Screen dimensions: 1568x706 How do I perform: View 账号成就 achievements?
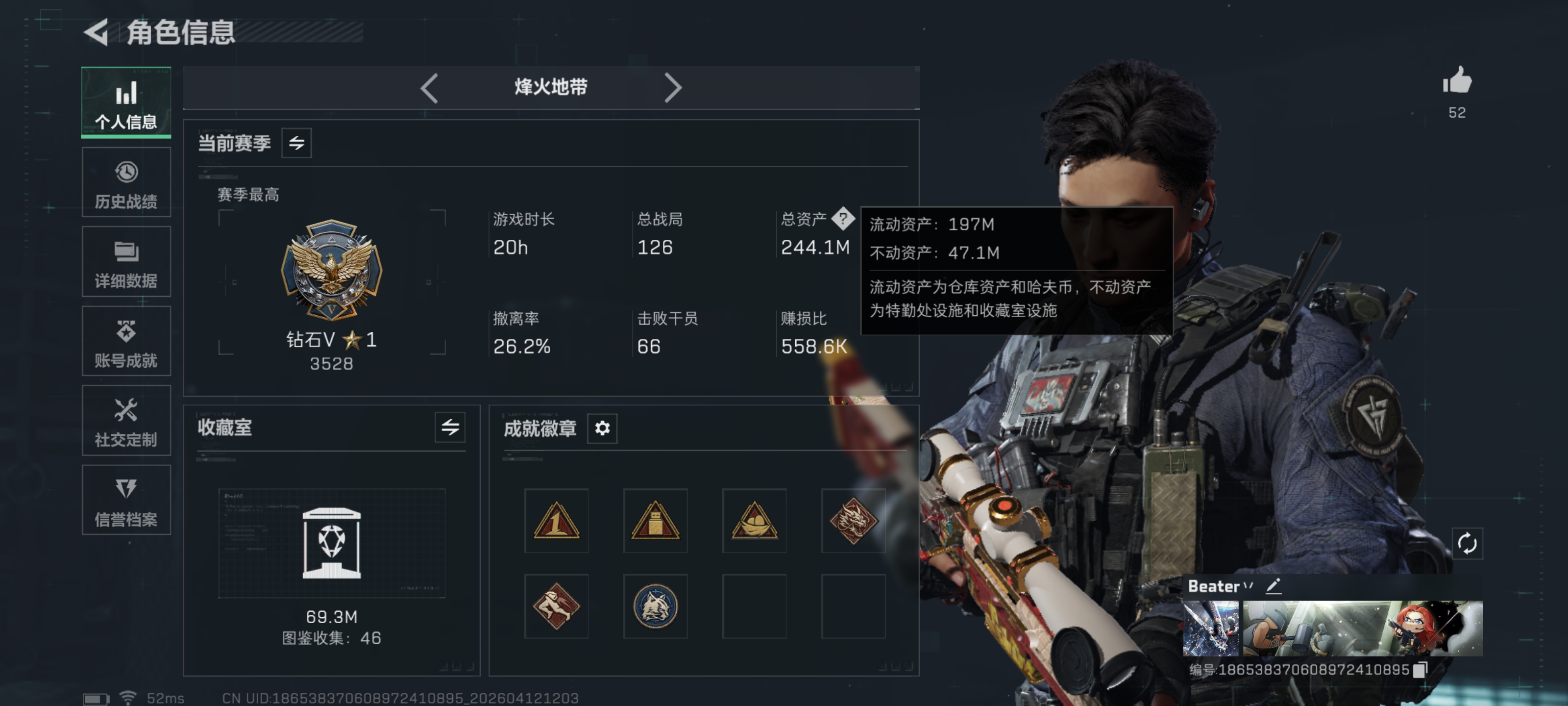click(125, 341)
